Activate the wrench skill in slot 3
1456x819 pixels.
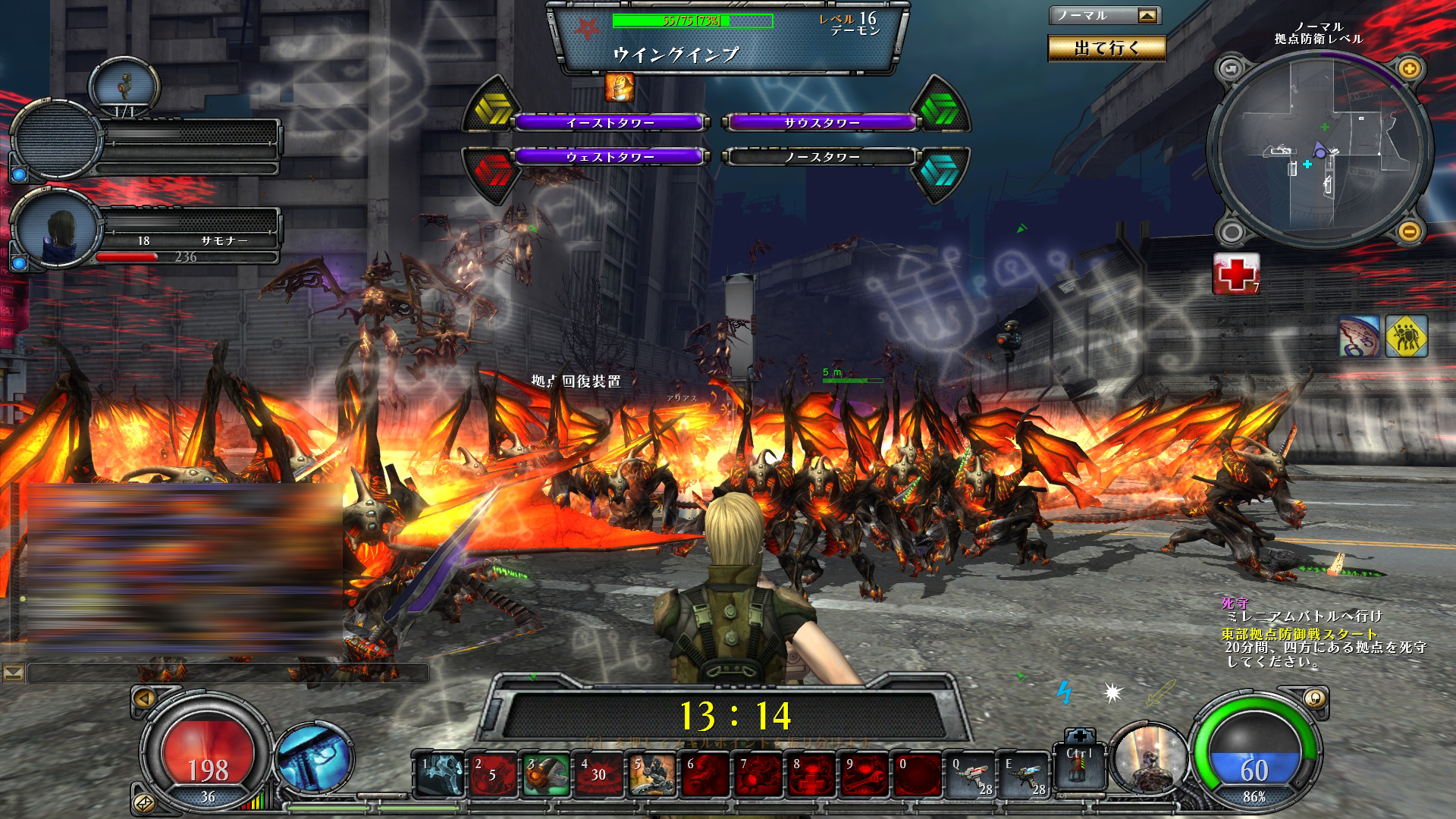(x=546, y=775)
